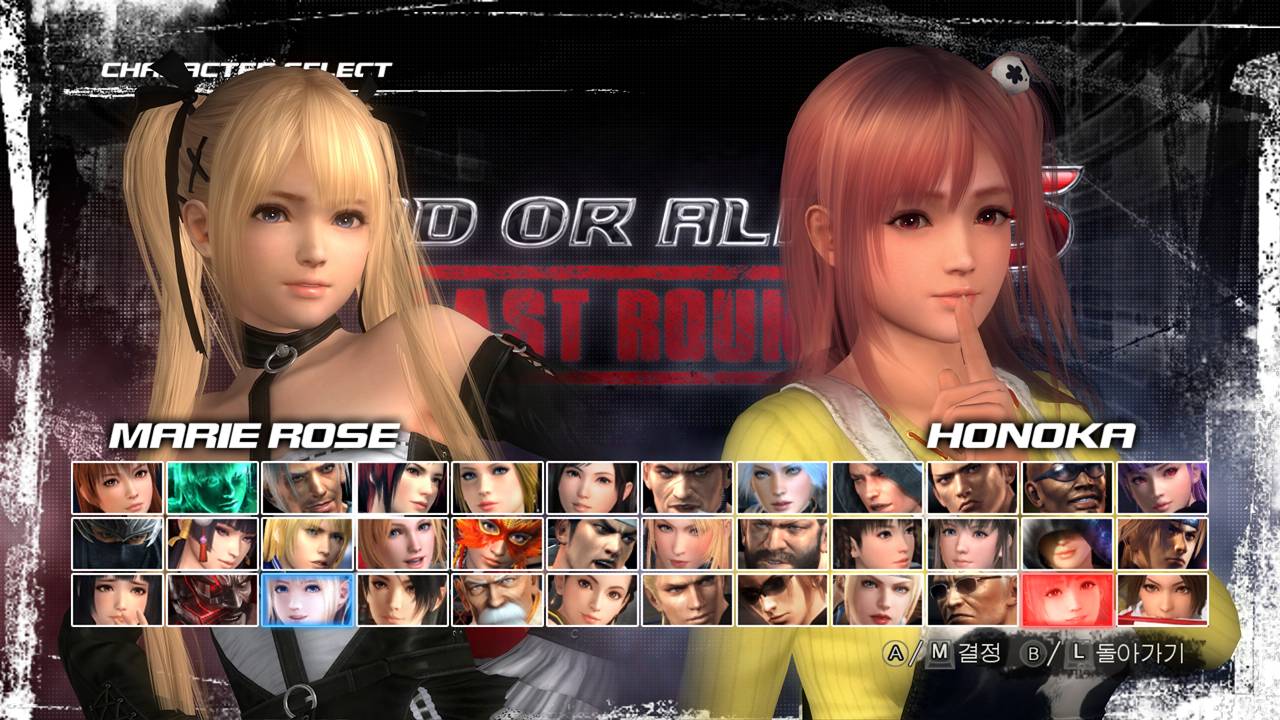Select the red-and-black haired Mila portrait
Image resolution: width=1280 pixels, height=720 pixels.
click(402, 487)
